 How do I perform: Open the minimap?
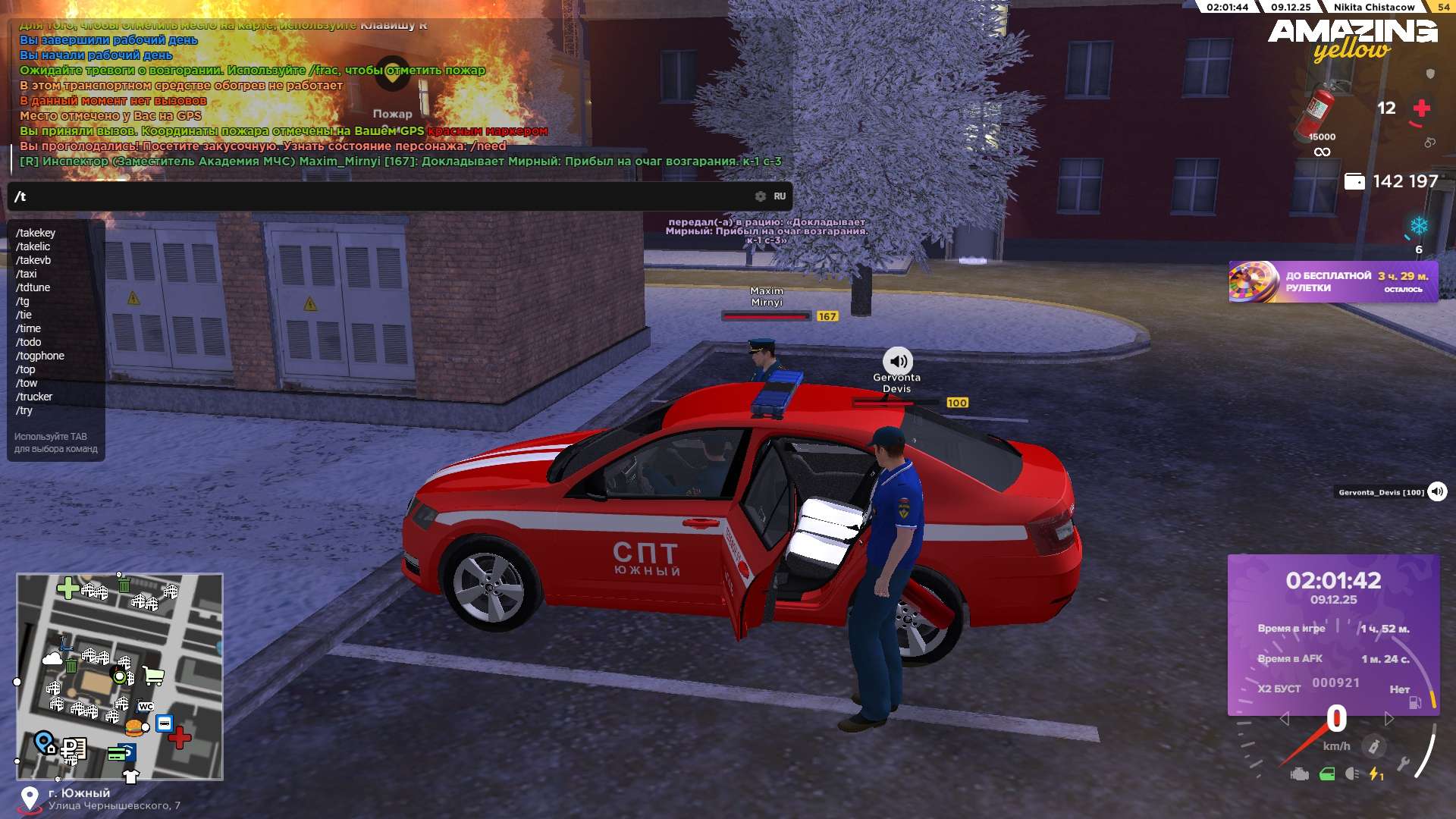(120, 676)
